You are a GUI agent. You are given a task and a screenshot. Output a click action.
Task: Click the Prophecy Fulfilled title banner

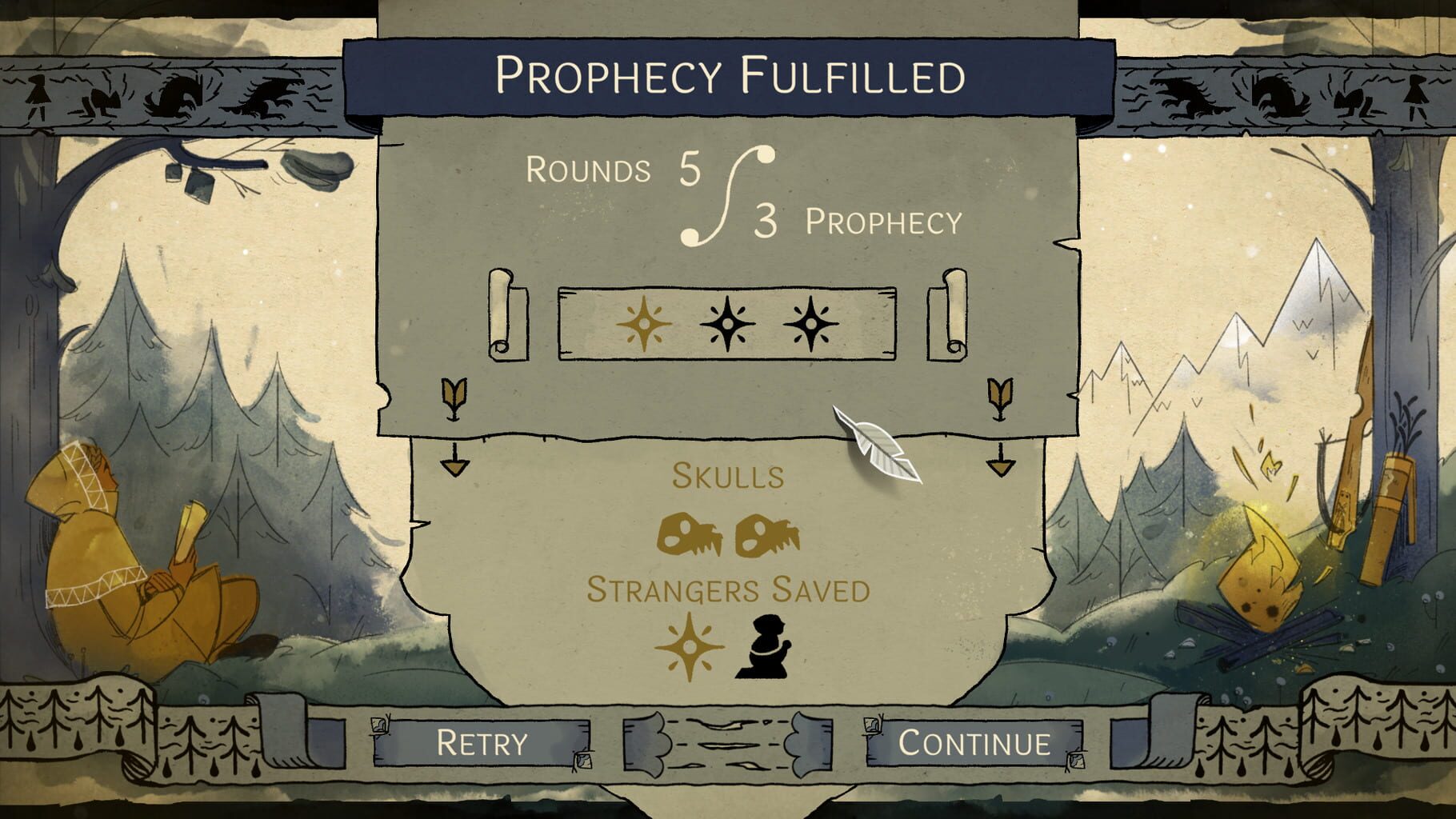coord(728,76)
